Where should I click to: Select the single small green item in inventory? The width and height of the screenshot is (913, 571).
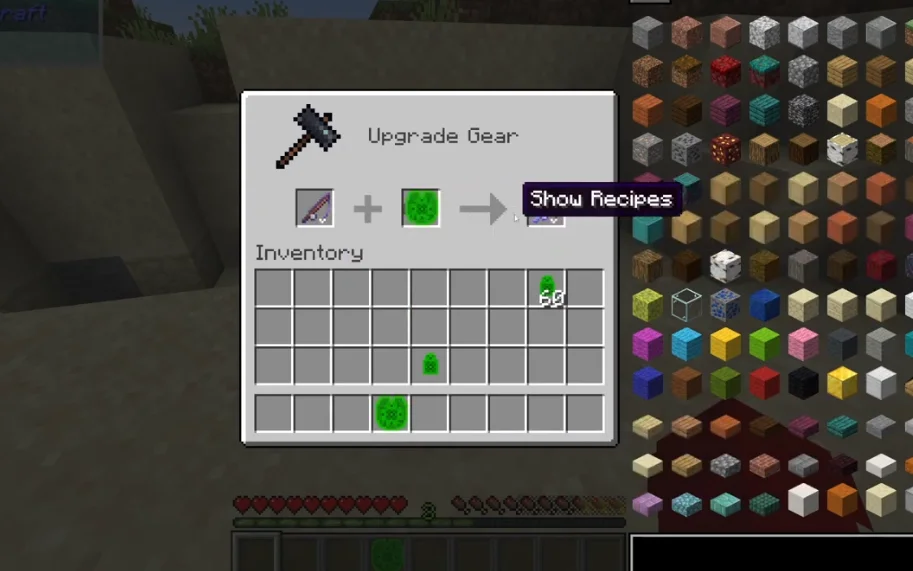click(x=430, y=365)
